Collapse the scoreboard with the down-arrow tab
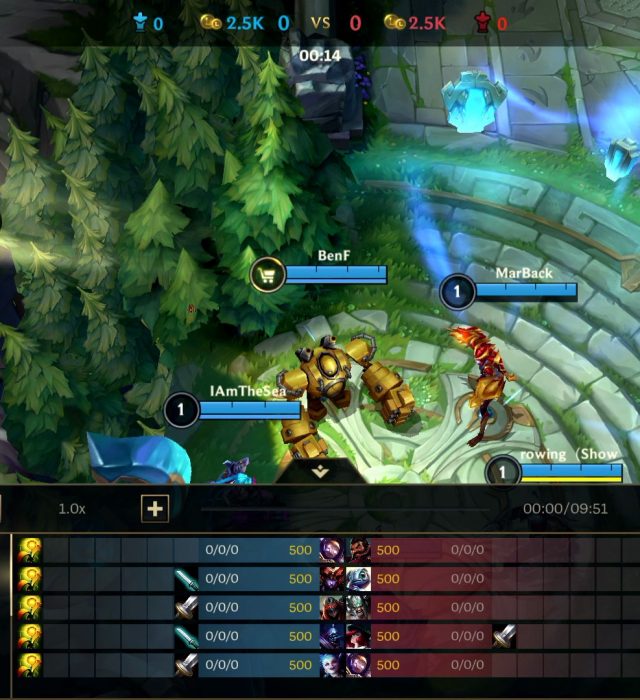Viewport: 640px width, 700px height. coord(320,472)
